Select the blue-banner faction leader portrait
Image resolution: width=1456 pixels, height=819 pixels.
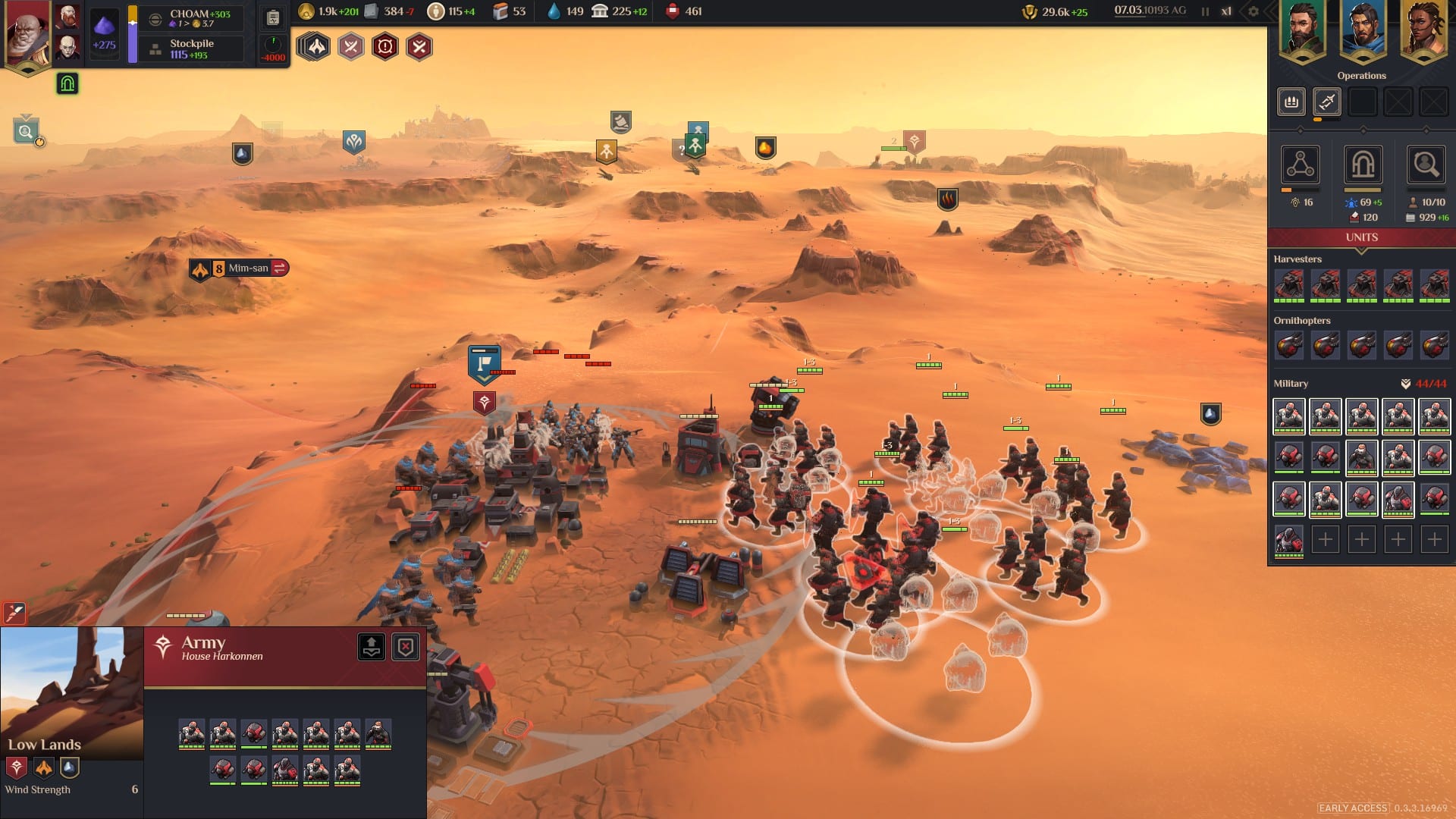coord(1362,30)
